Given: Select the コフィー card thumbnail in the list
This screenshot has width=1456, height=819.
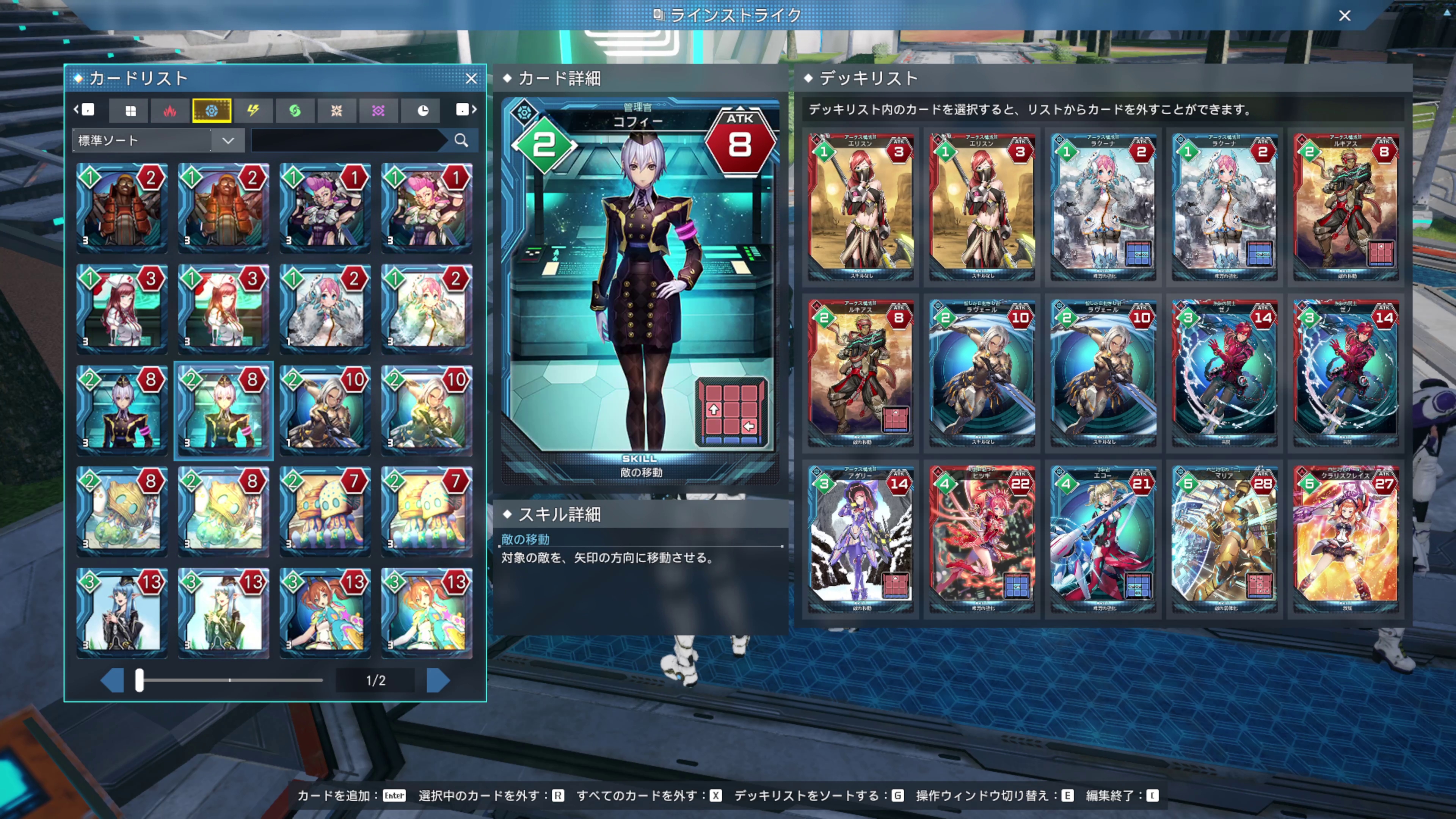Looking at the screenshot, I should [223, 411].
